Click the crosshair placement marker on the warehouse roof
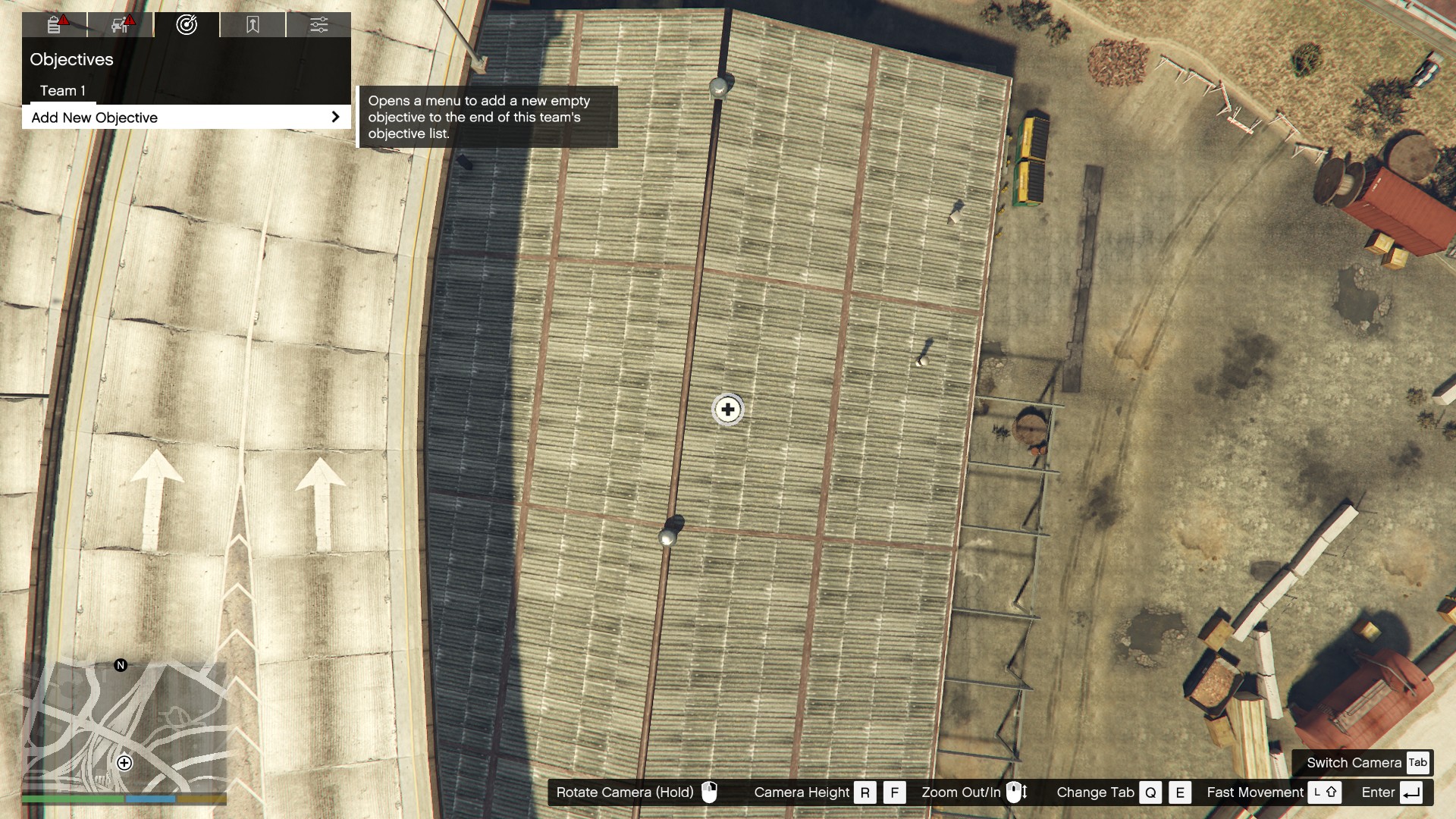The image size is (1456, 819). [726, 409]
